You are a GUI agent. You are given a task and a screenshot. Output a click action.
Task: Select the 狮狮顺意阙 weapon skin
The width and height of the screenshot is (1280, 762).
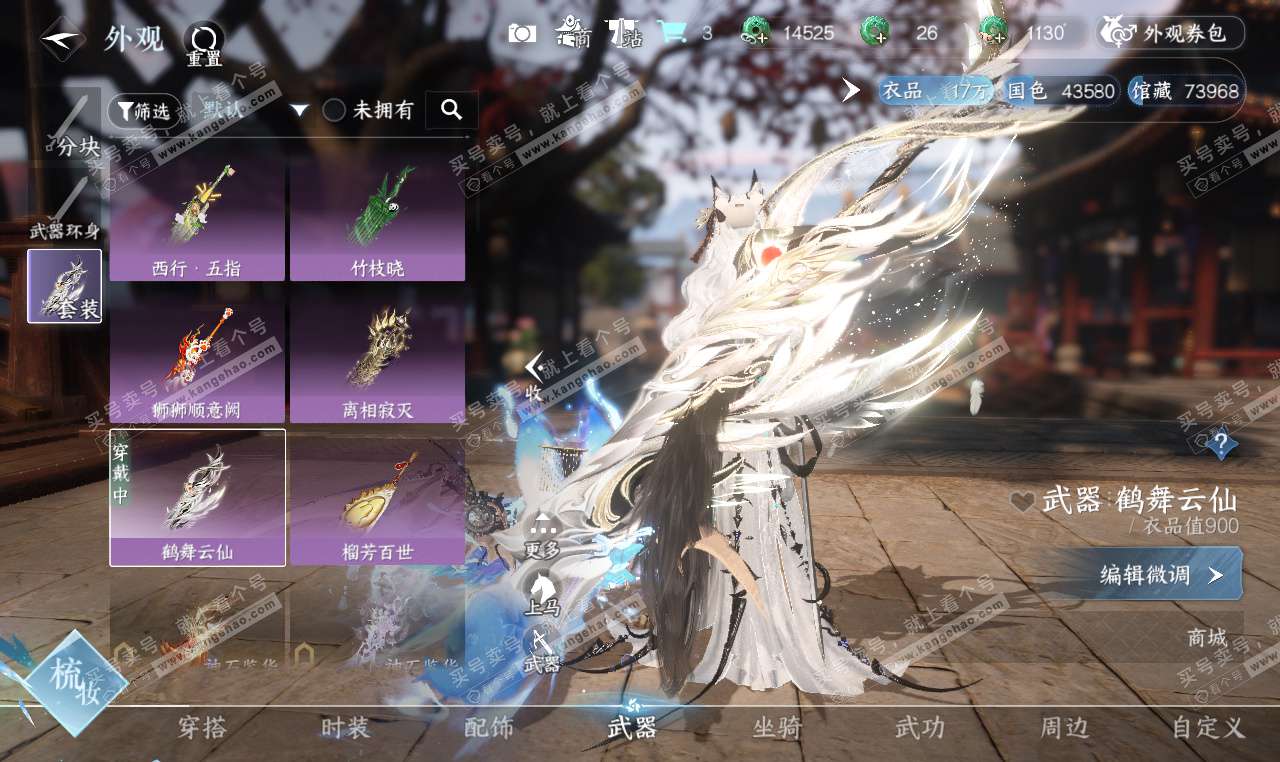pyautogui.click(x=197, y=362)
